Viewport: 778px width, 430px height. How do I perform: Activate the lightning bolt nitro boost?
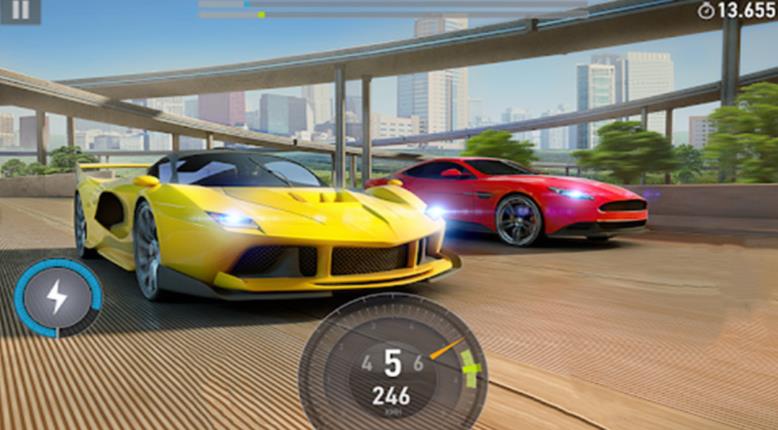[x=57, y=298]
